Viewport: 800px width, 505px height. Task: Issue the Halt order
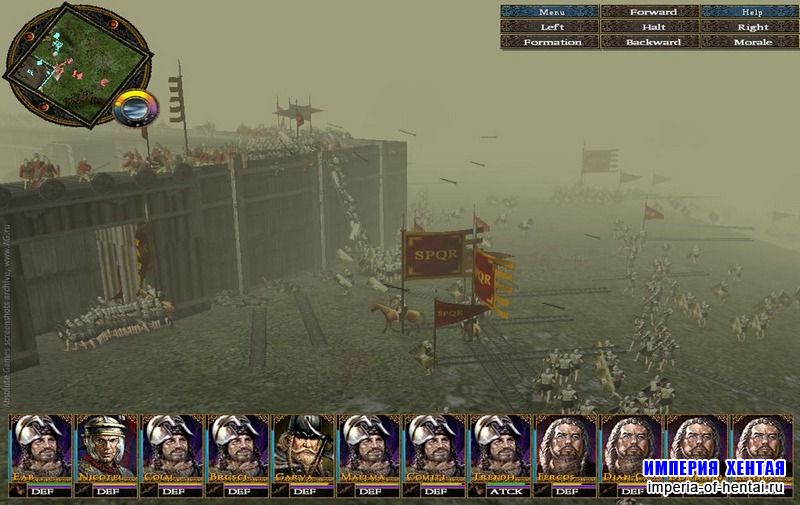651,27
